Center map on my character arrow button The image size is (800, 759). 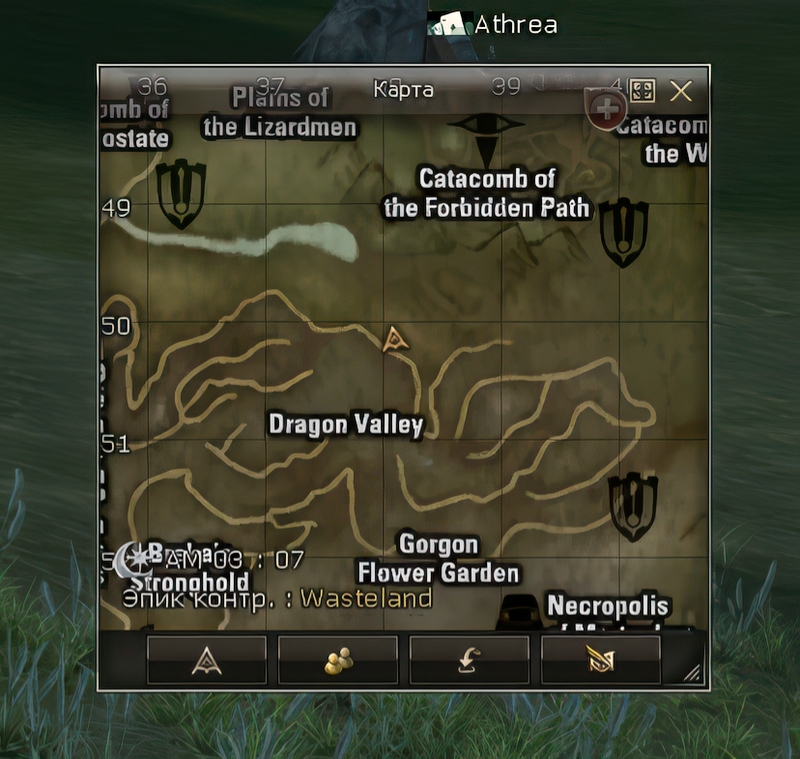click(207, 660)
